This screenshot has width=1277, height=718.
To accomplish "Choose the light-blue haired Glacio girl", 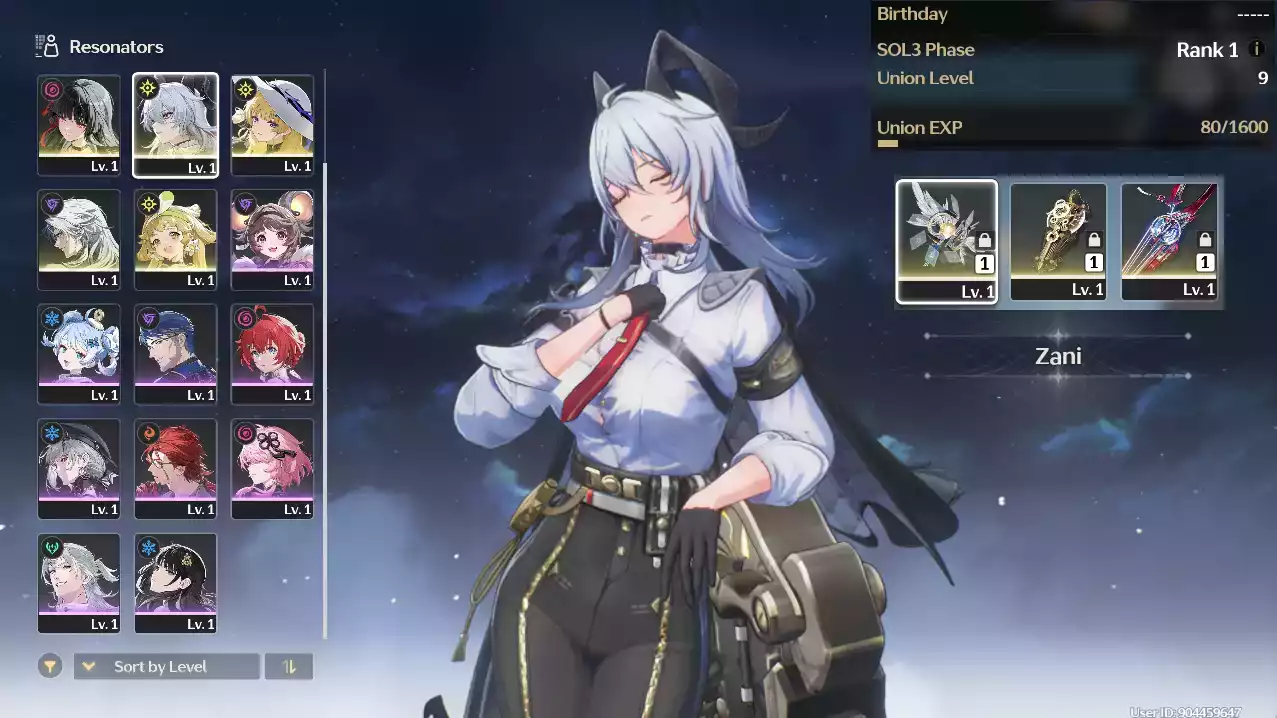I will pyautogui.click(x=79, y=353).
